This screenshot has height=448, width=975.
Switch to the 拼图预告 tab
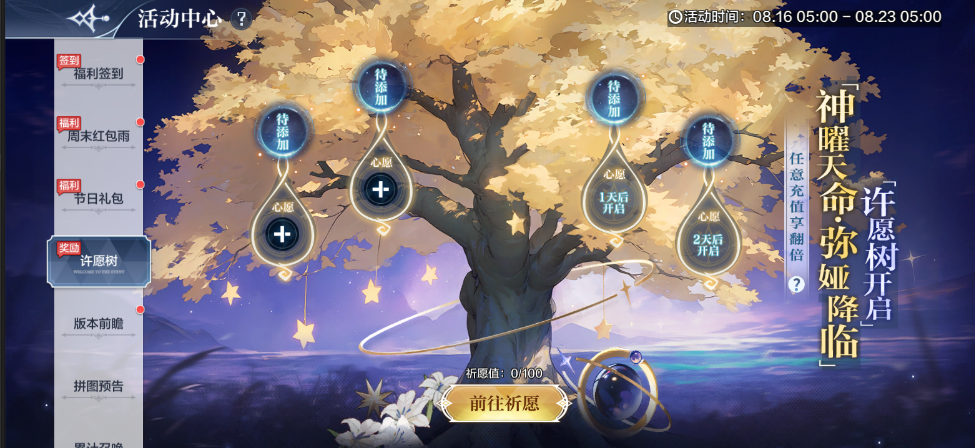pos(99,385)
